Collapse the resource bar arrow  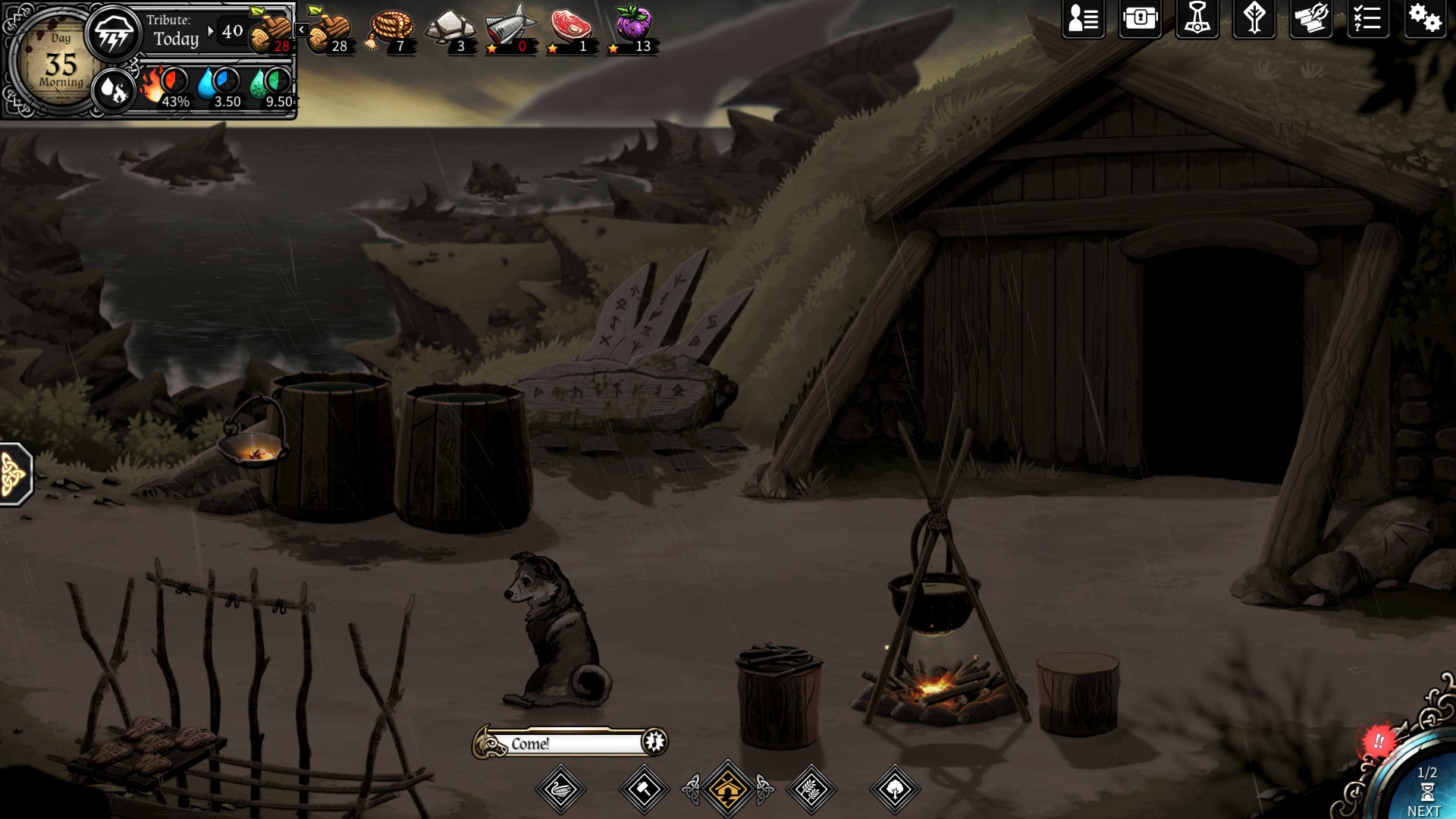pyautogui.click(x=301, y=30)
